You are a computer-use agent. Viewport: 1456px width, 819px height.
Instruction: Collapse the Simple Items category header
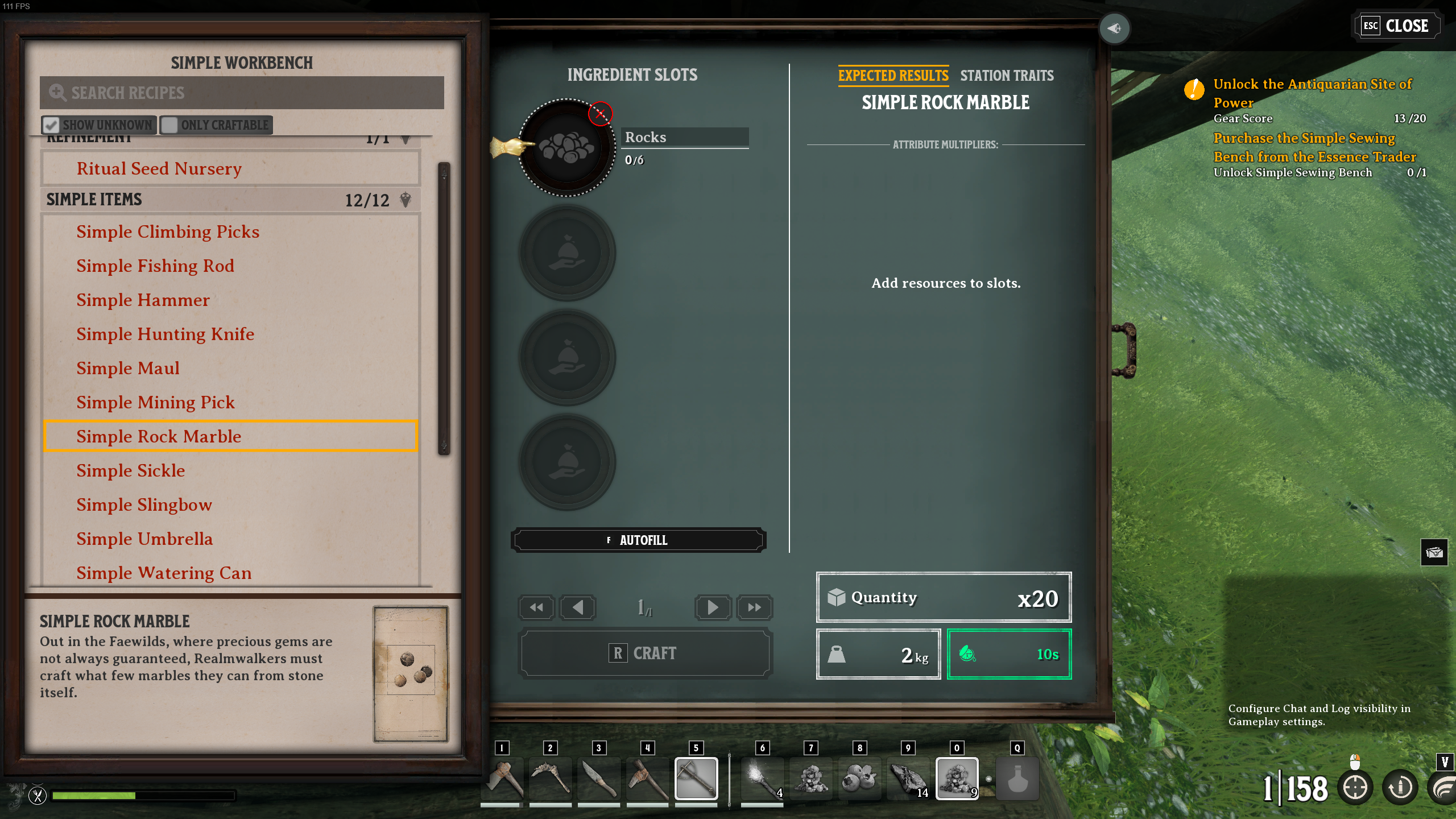pos(227,200)
